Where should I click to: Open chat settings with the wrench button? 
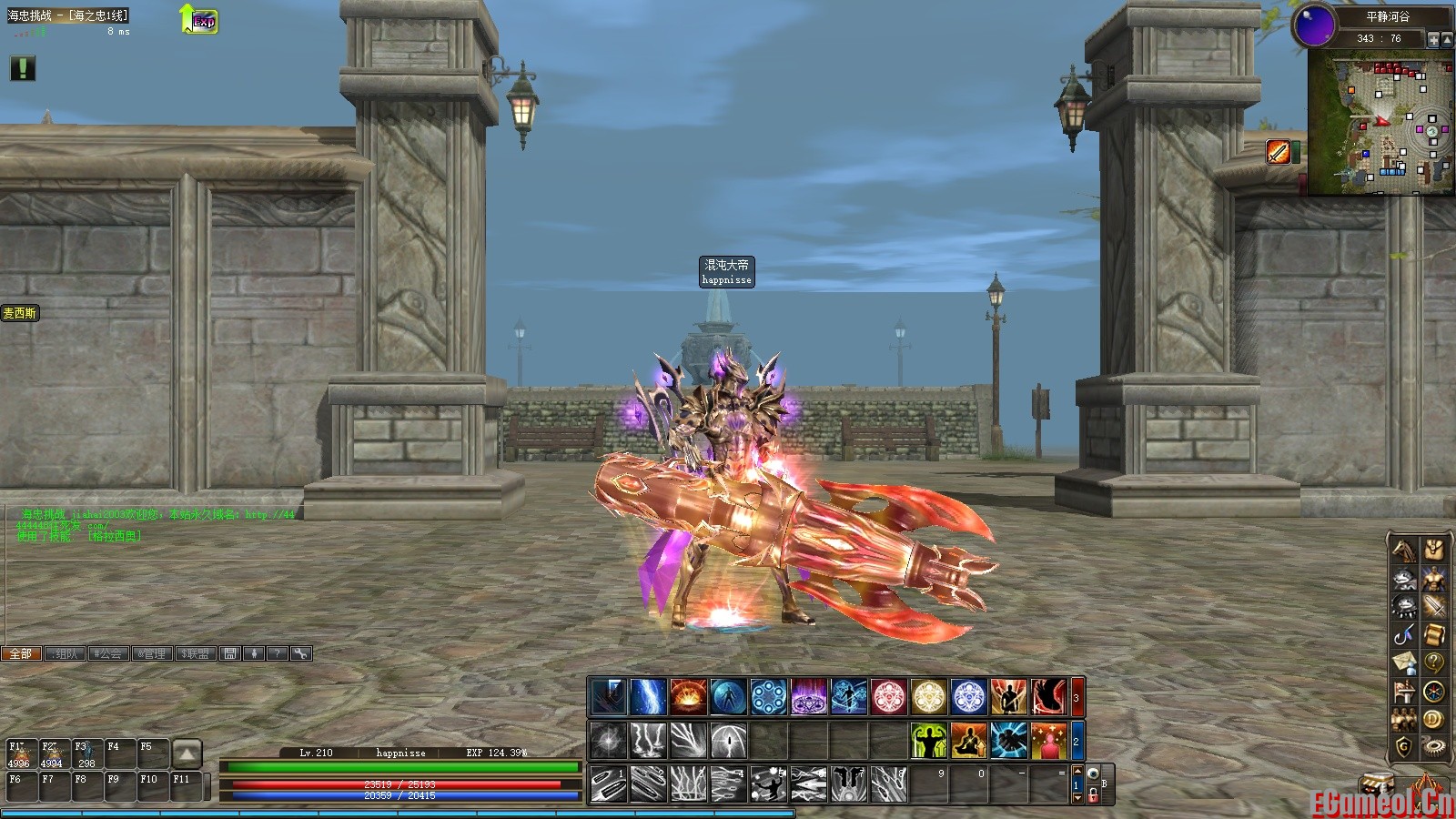coord(301,653)
